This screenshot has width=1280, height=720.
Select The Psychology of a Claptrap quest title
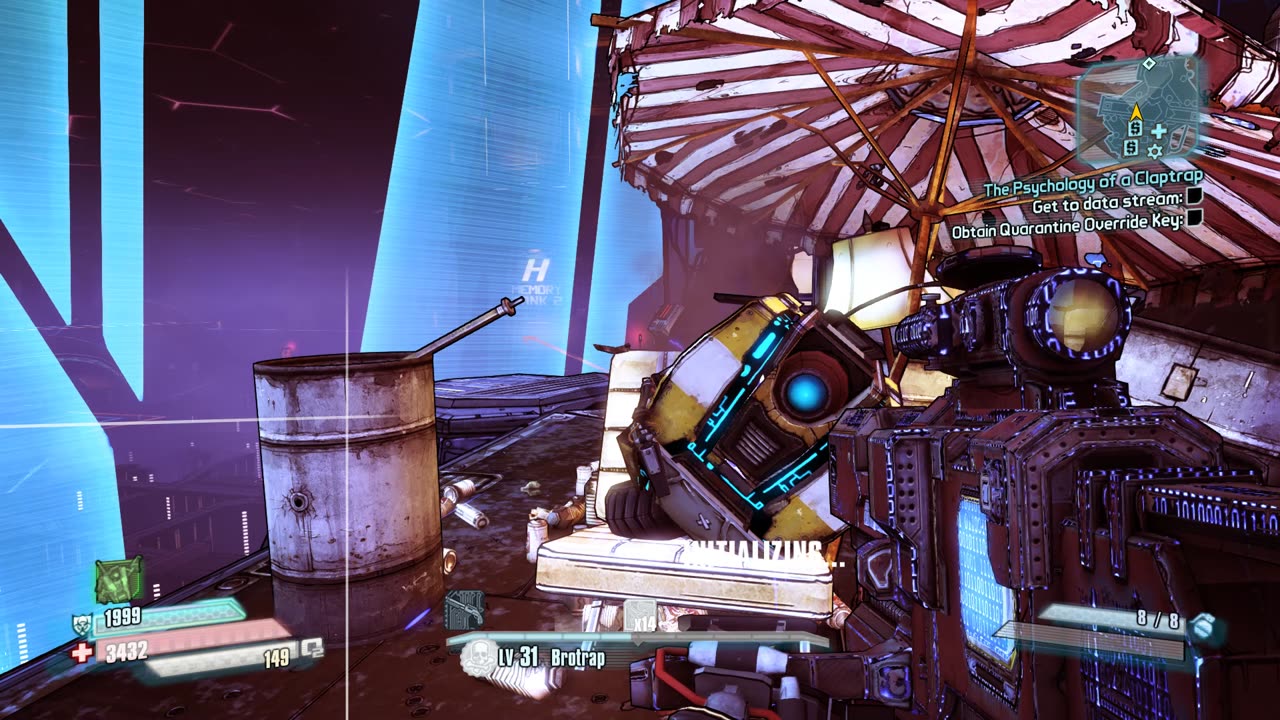1093,188
